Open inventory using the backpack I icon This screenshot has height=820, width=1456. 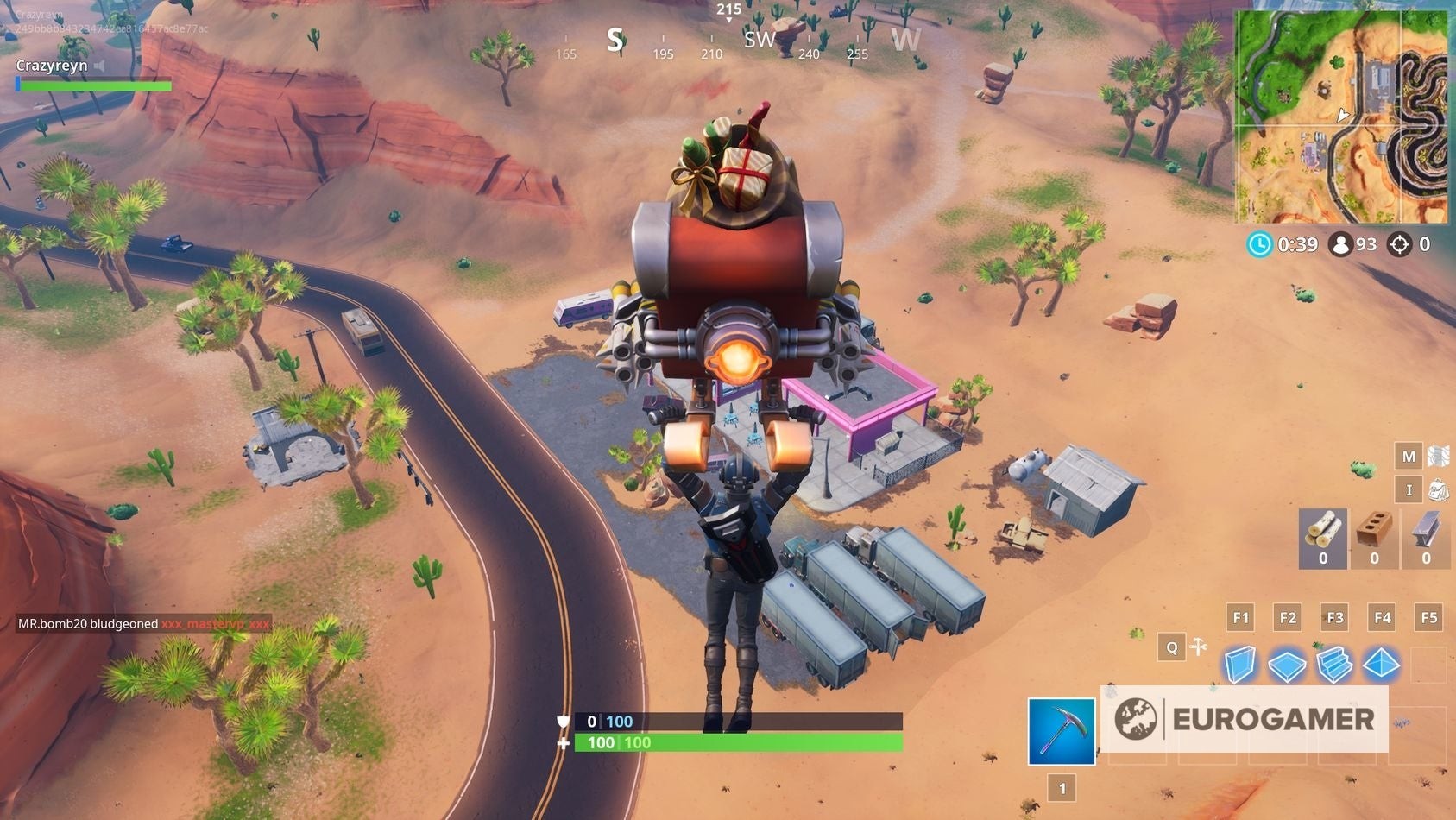pos(1411,490)
